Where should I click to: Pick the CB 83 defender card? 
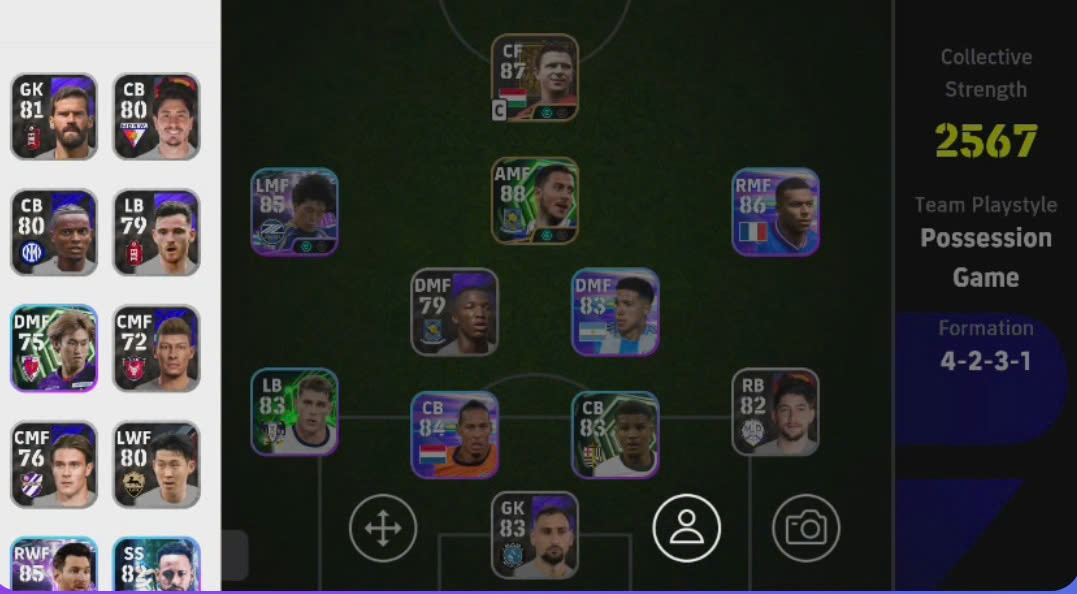[615, 435]
